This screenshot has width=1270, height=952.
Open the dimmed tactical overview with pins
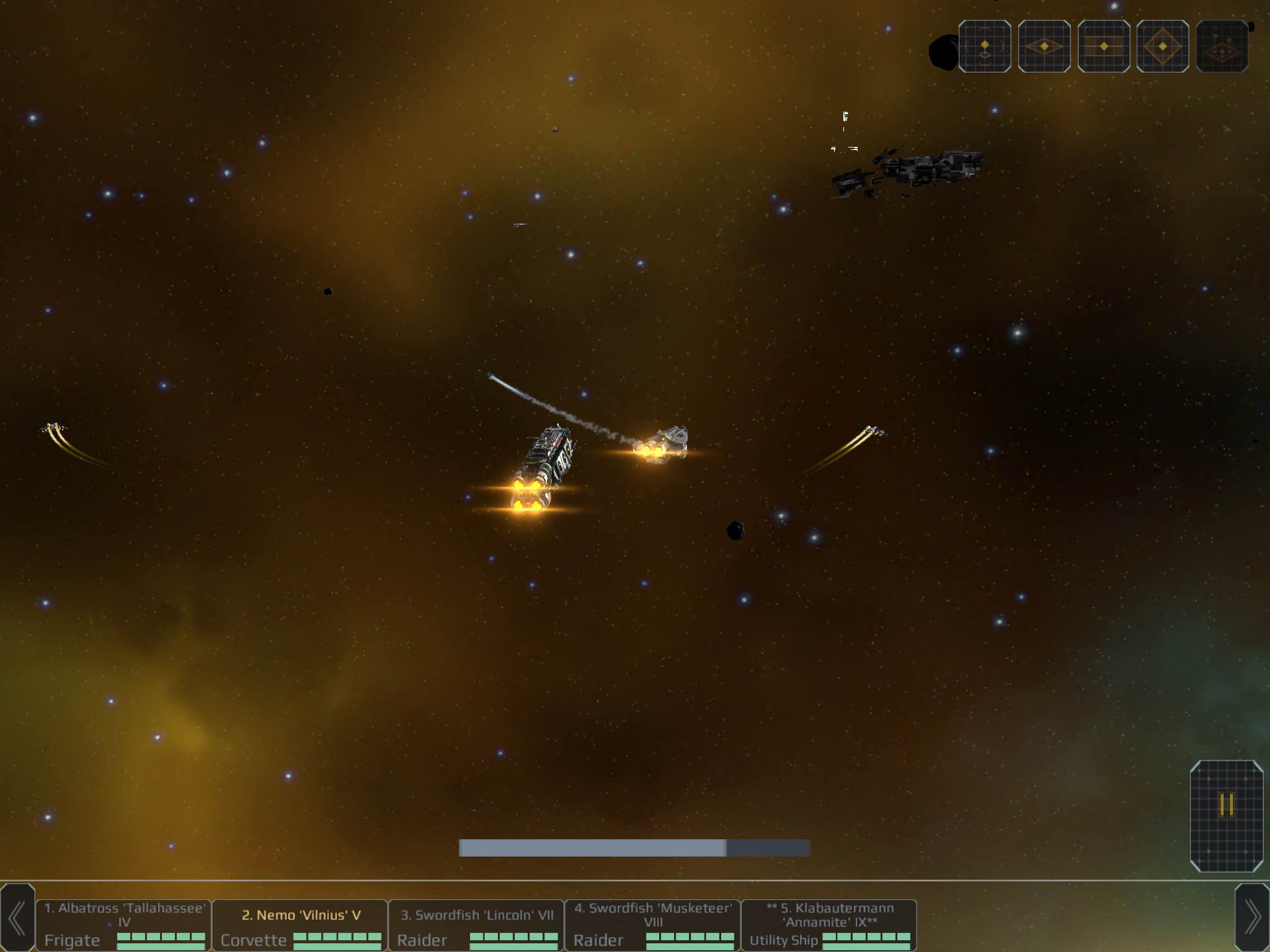[x=1222, y=46]
